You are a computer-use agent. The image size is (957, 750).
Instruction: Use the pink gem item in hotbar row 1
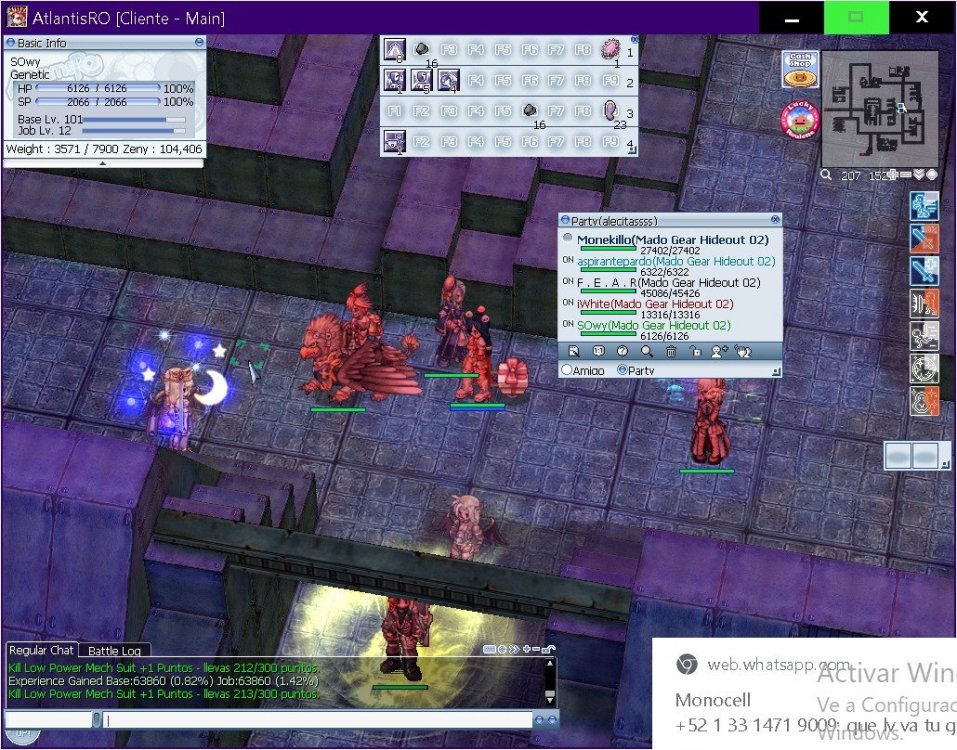(x=609, y=50)
